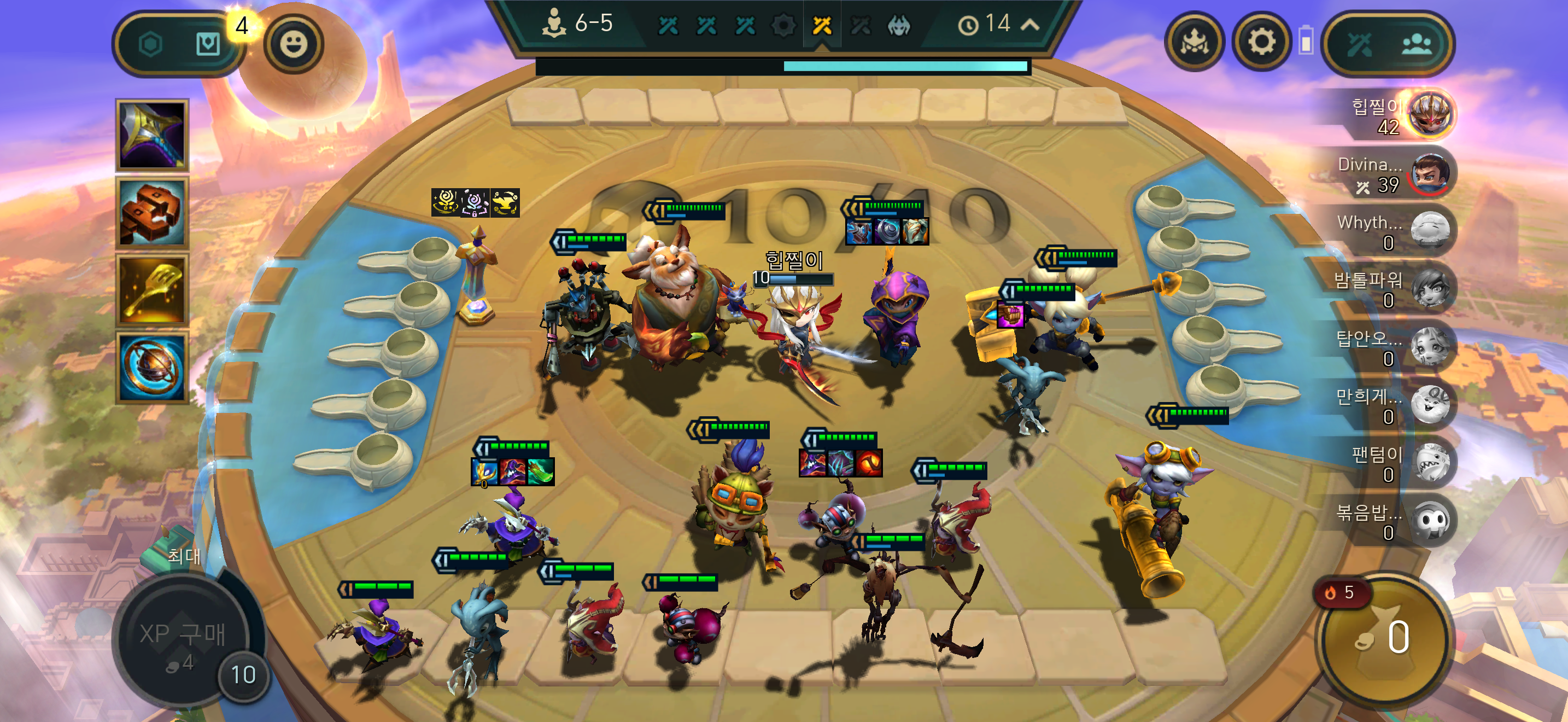Open the emote smiley face button
Screen dimensions: 1568x722
[x=294, y=44]
